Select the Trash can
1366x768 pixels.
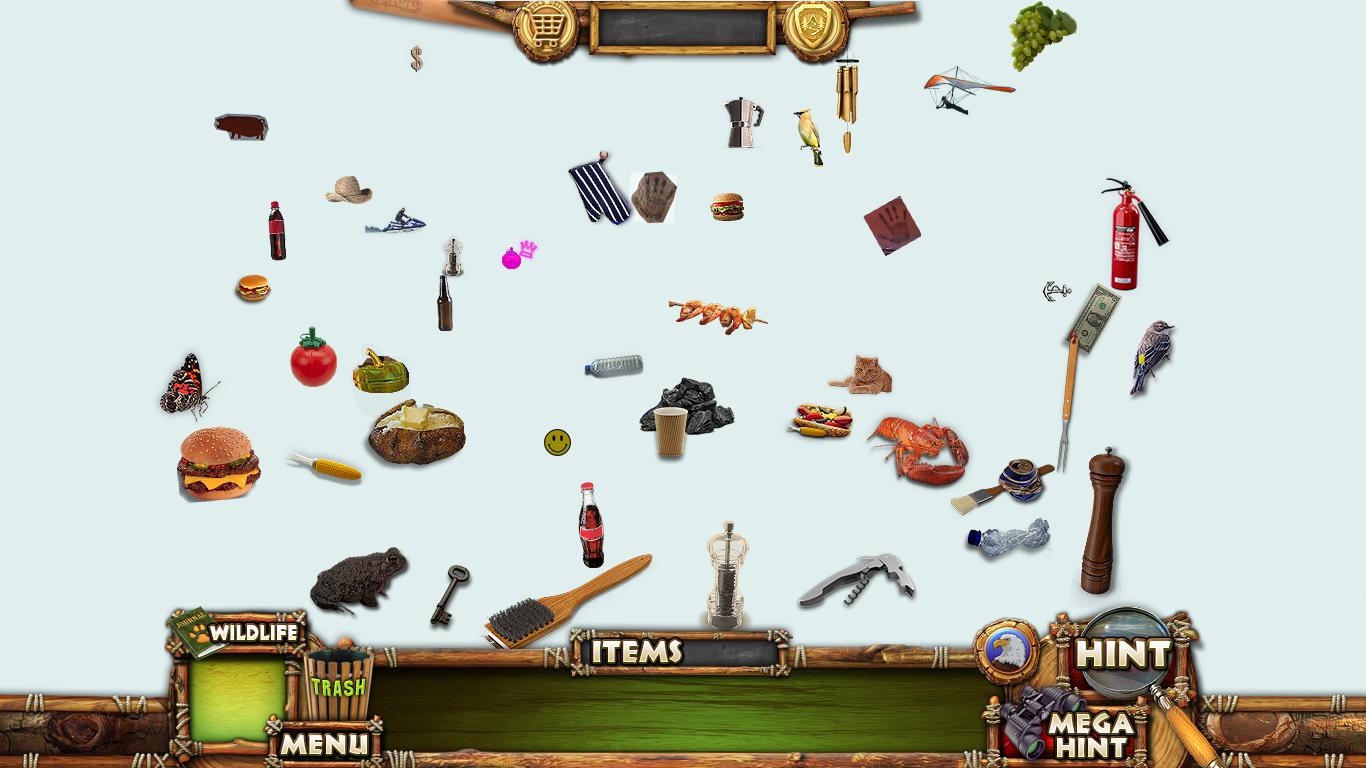[337, 685]
